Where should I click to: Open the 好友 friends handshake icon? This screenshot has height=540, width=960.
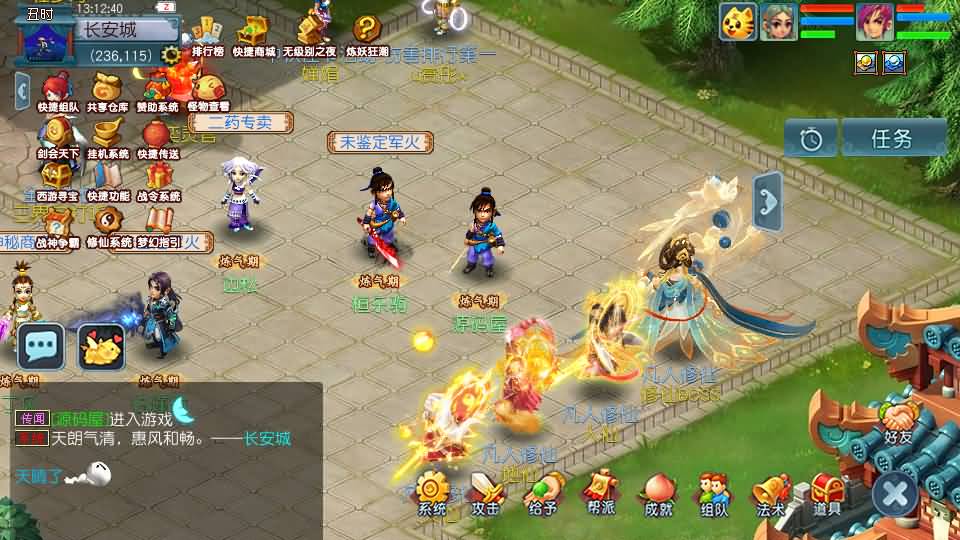coord(898,421)
